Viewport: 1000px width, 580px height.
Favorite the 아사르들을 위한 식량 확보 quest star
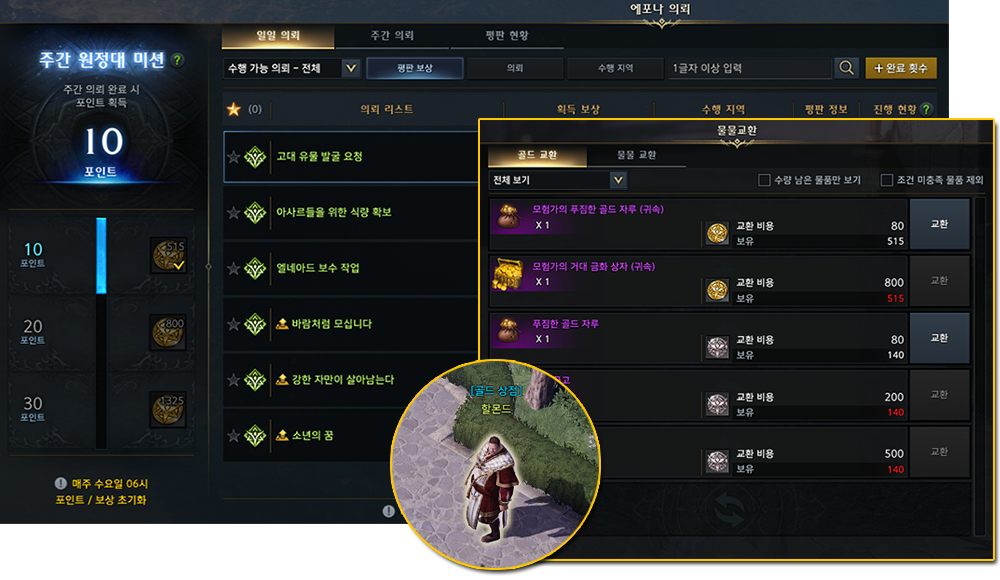click(234, 213)
